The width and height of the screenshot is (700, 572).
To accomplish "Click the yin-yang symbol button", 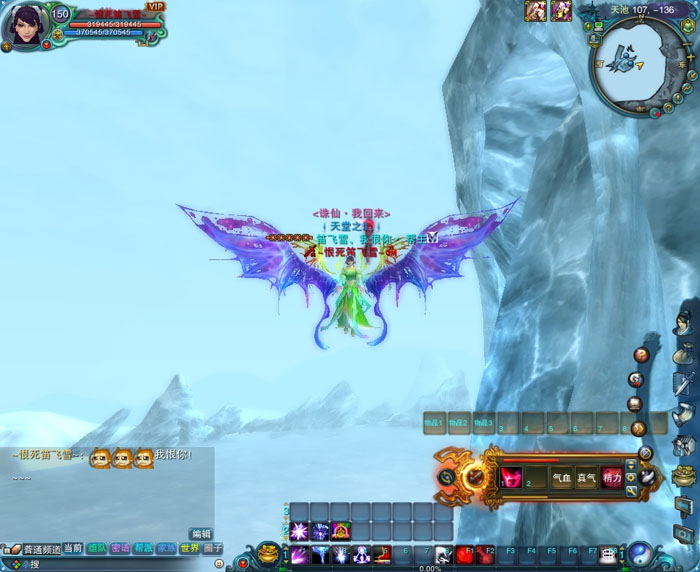I will (x=639, y=553).
